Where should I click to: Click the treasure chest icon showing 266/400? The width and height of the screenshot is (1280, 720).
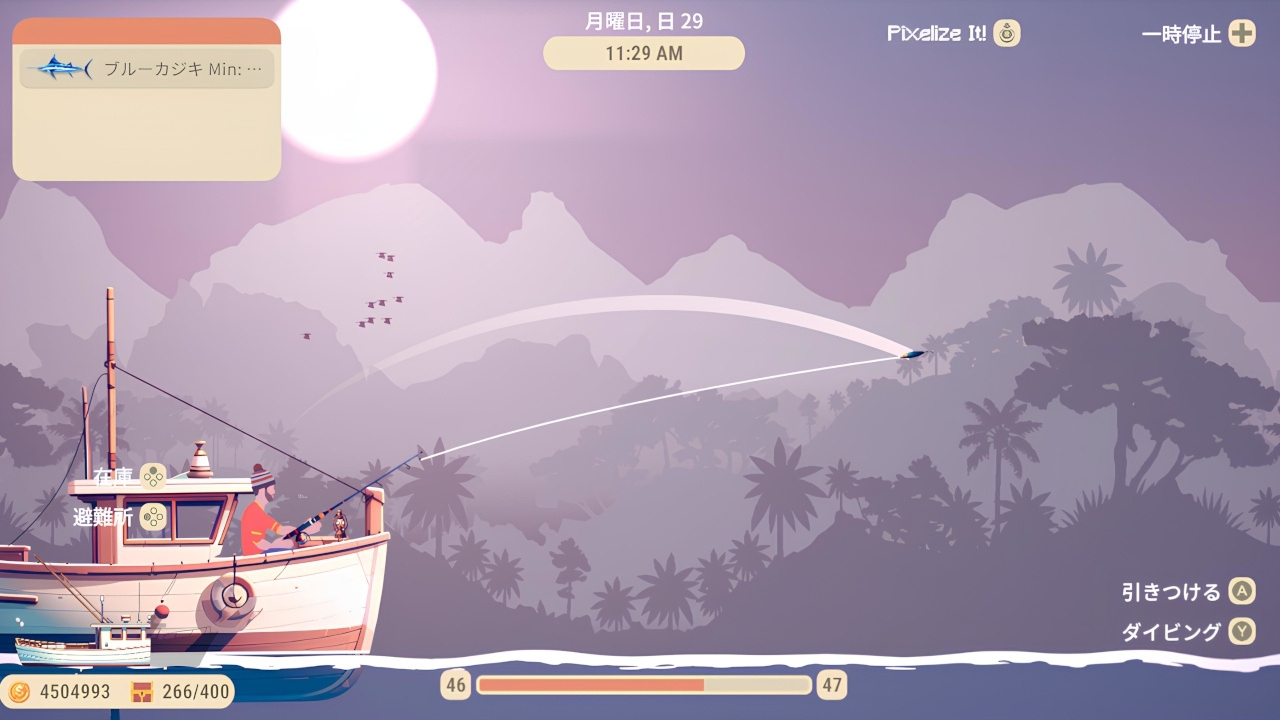click(x=140, y=690)
